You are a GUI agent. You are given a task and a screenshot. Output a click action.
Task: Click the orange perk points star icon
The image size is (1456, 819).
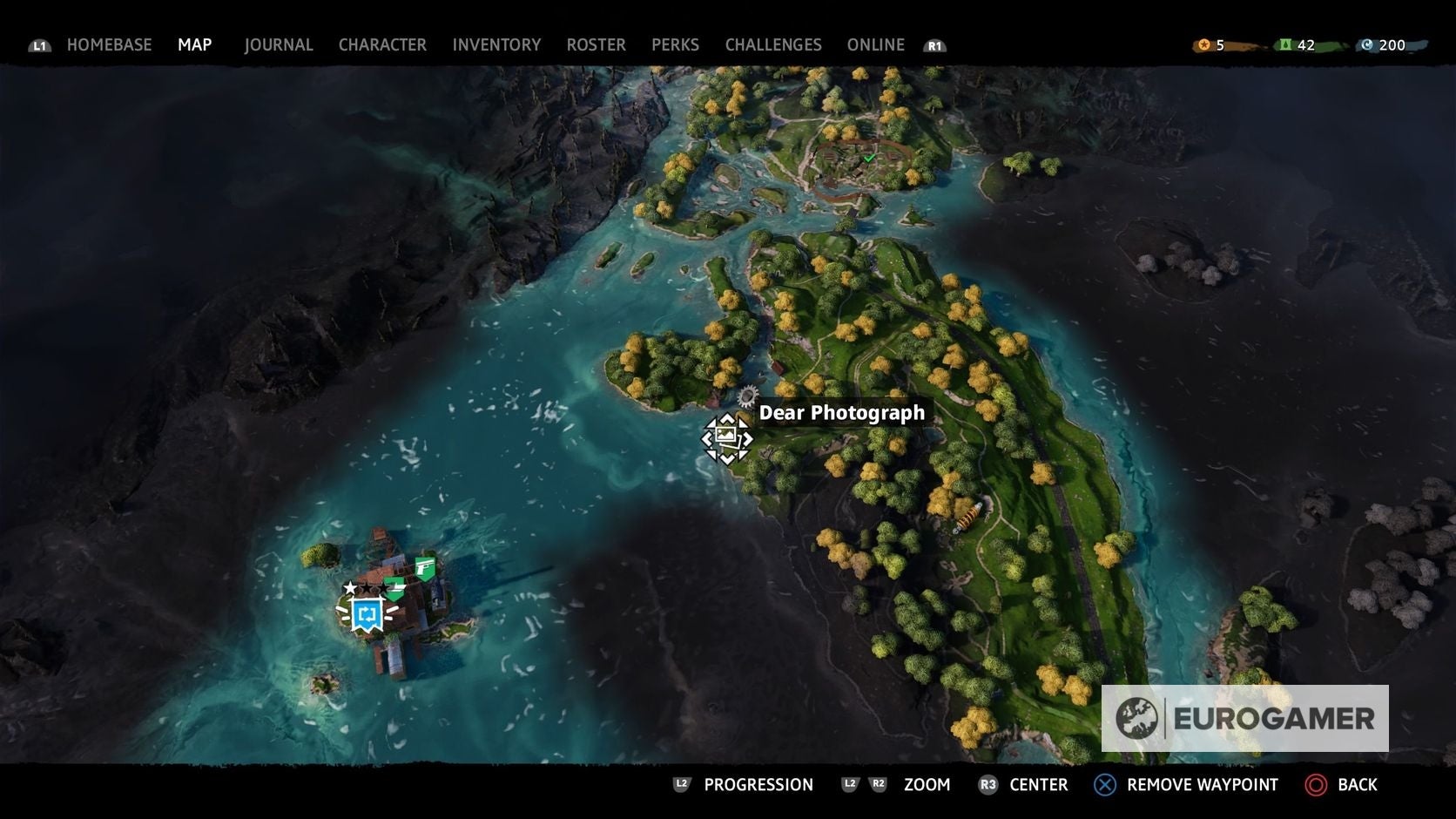1204,44
